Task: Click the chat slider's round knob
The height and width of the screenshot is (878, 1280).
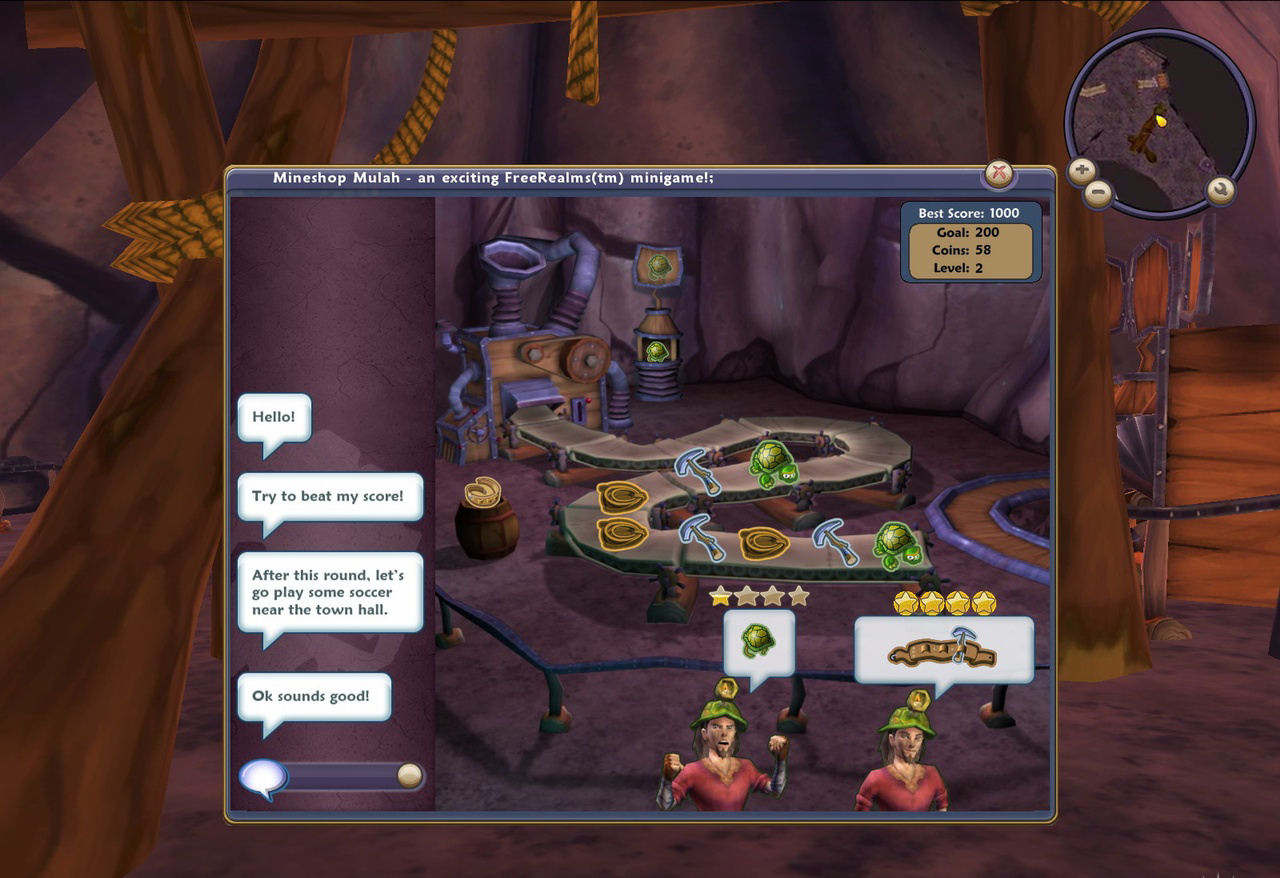Action: coord(409,776)
